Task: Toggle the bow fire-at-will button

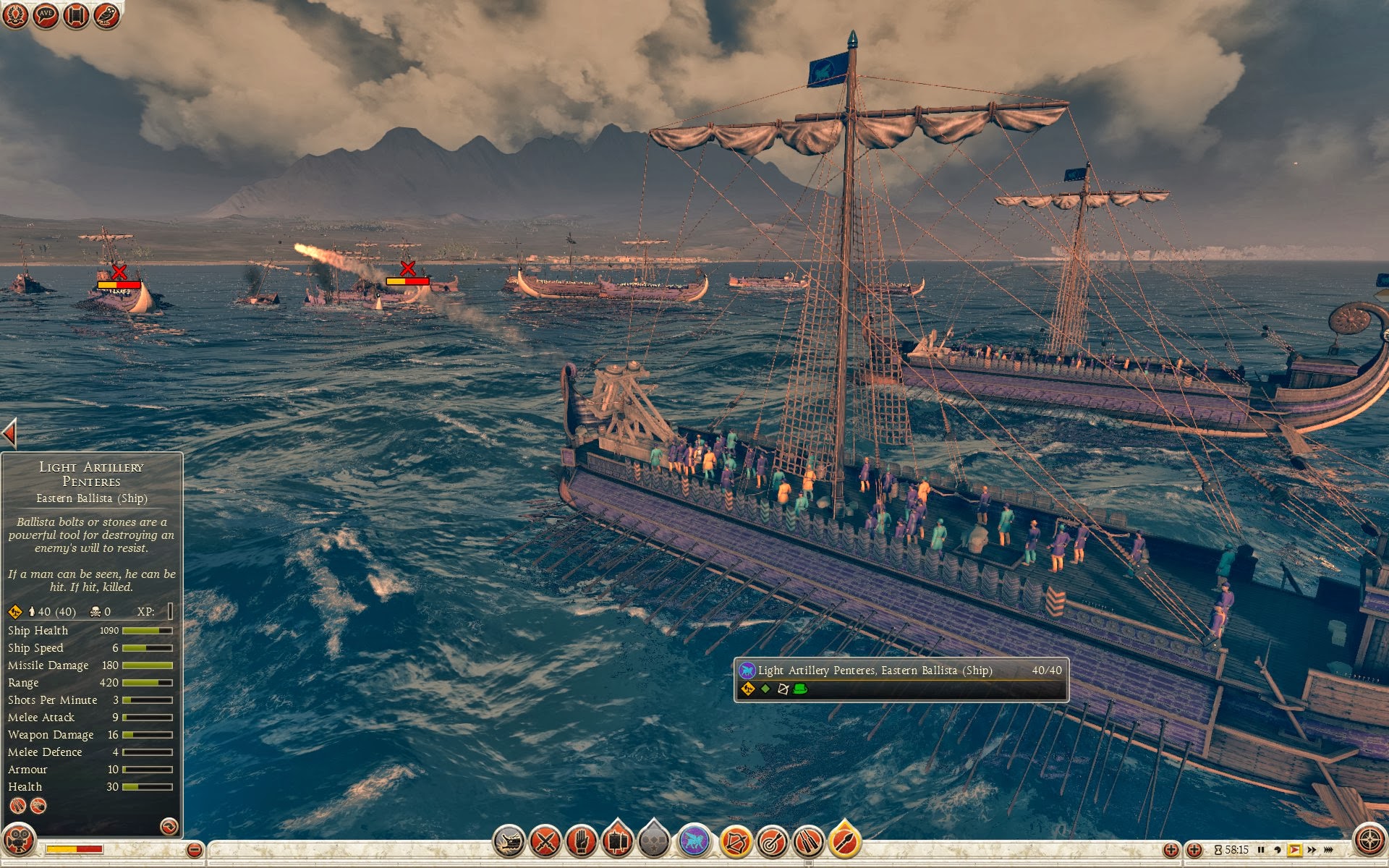Action: tap(736, 842)
